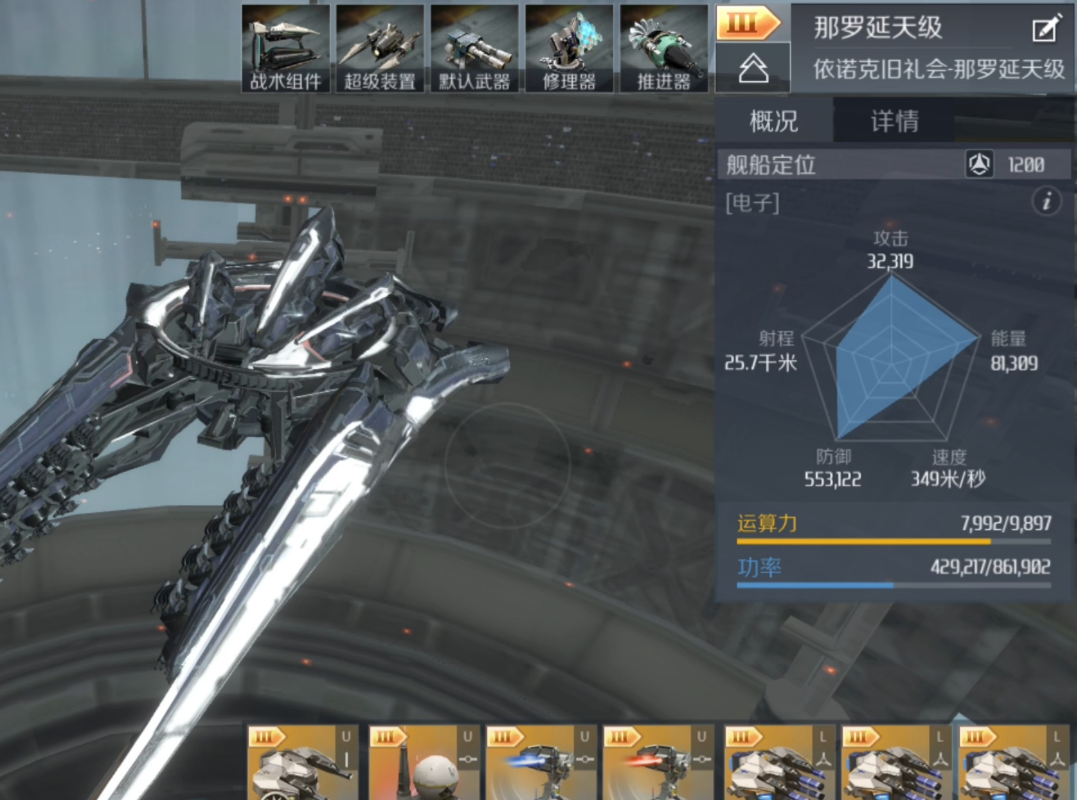The width and height of the screenshot is (1077, 800).
Task: Select the white dome radar module card
Action: tap(424, 764)
